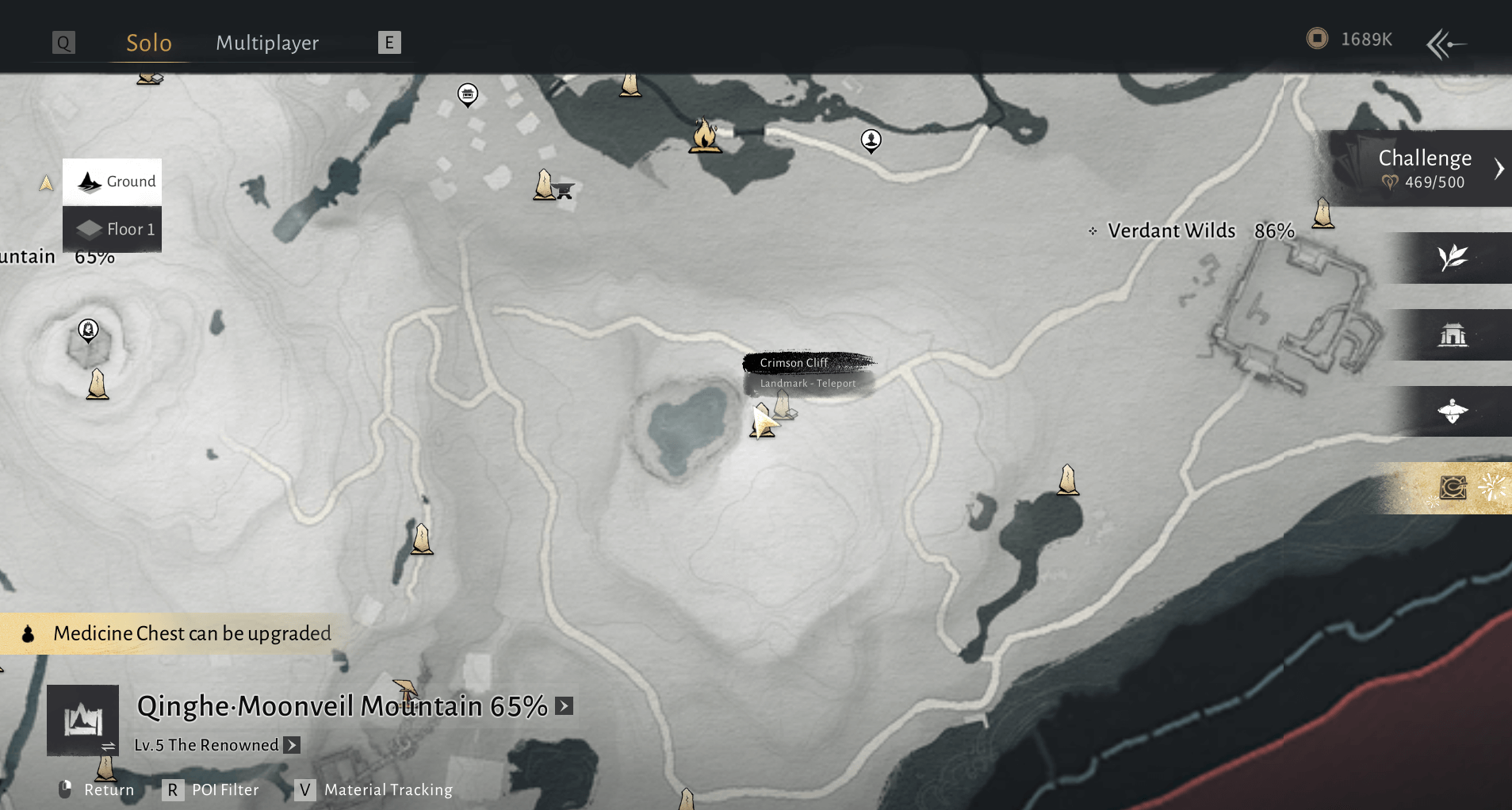The image size is (1512, 810).
Task: Select the Crimson Cliff teleport landmark
Action: point(783,404)
